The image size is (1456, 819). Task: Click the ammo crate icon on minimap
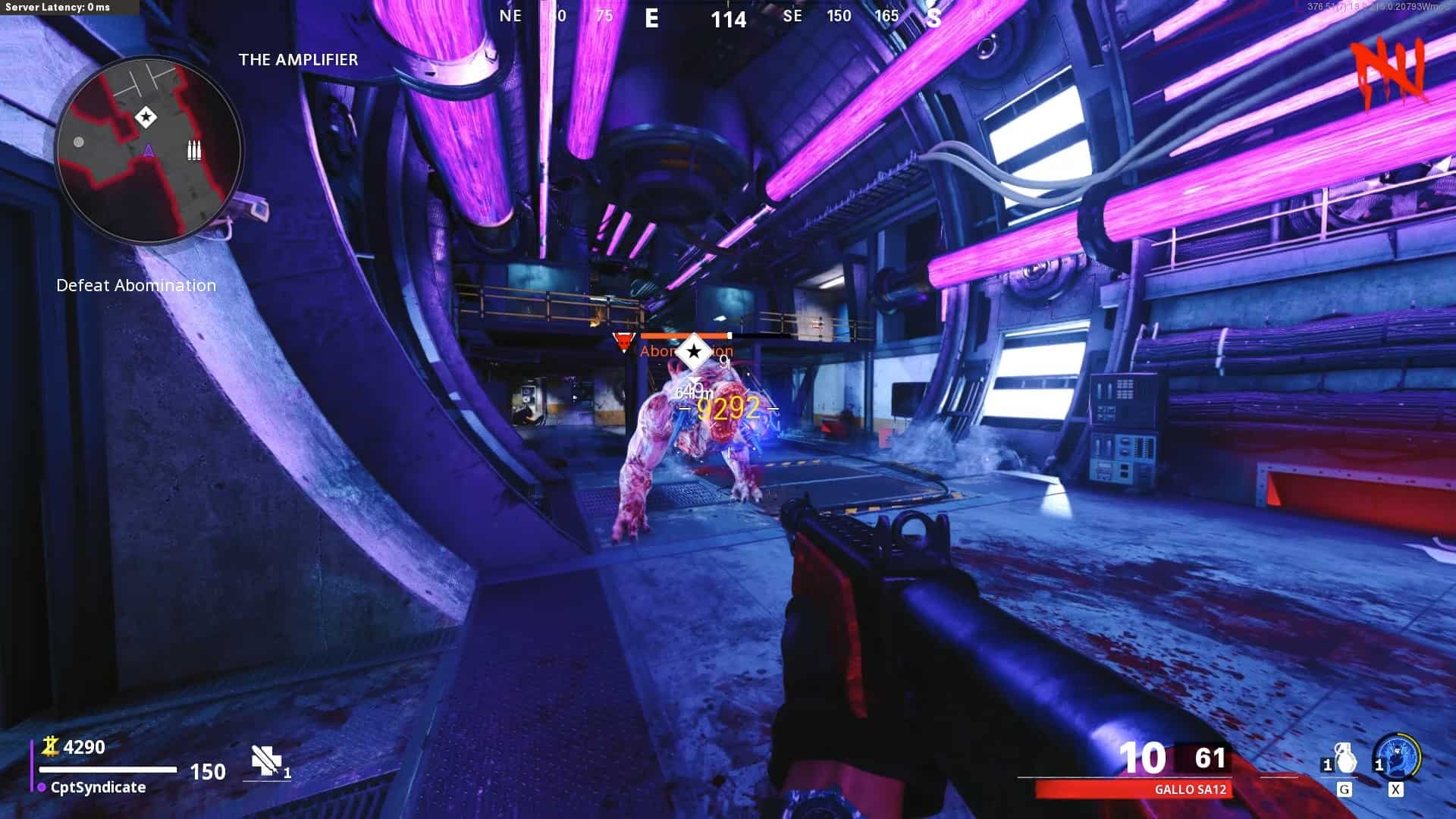pos(195,150)
